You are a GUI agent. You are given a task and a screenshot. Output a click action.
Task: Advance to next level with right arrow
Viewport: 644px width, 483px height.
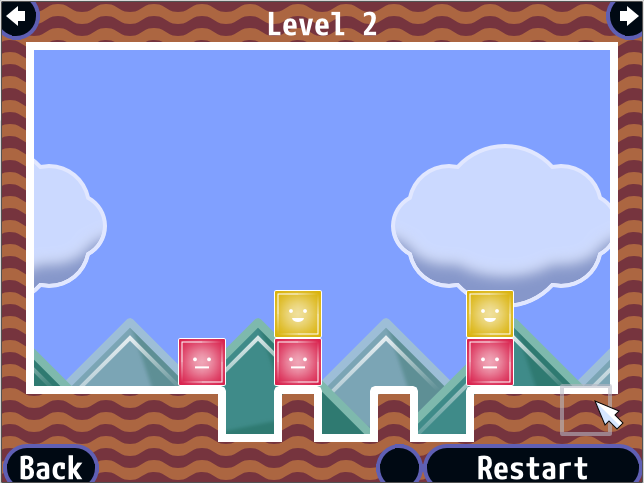625,15
